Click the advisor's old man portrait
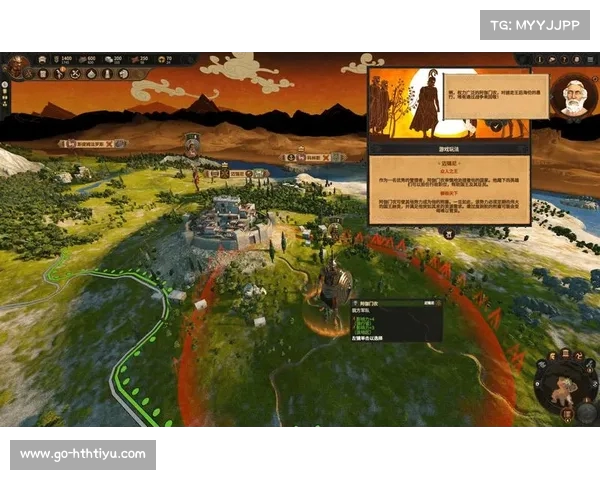Viewport: 600px width, 480px height. point(574,96)
